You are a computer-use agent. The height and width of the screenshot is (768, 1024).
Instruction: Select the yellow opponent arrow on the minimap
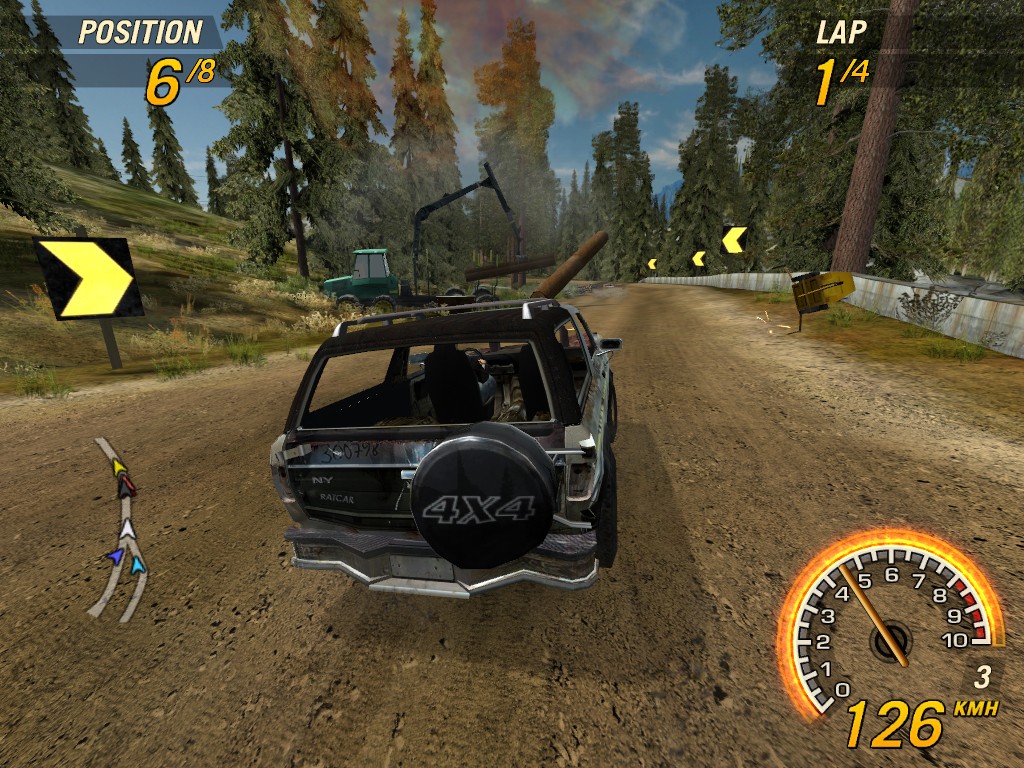[118, 466]
